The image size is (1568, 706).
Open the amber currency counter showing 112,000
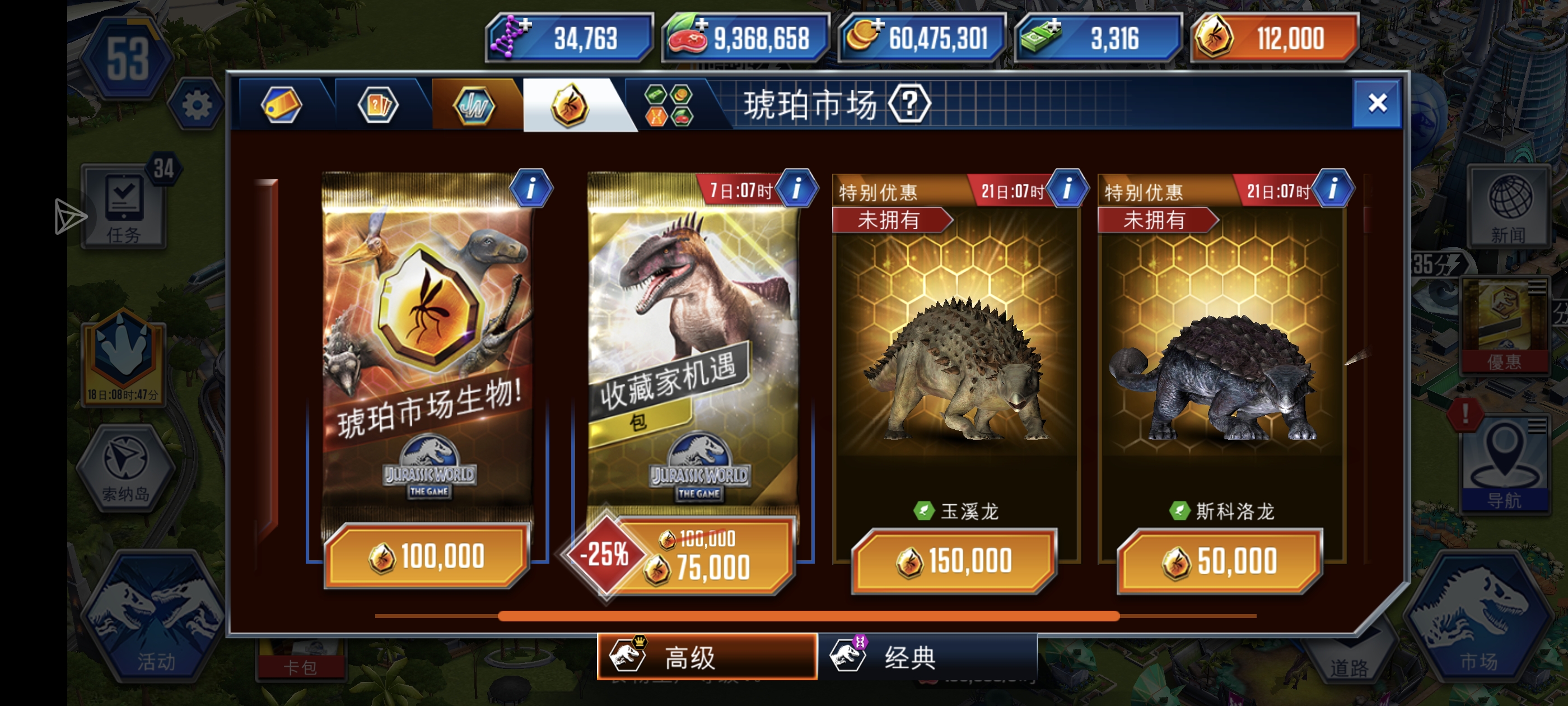1274,38
